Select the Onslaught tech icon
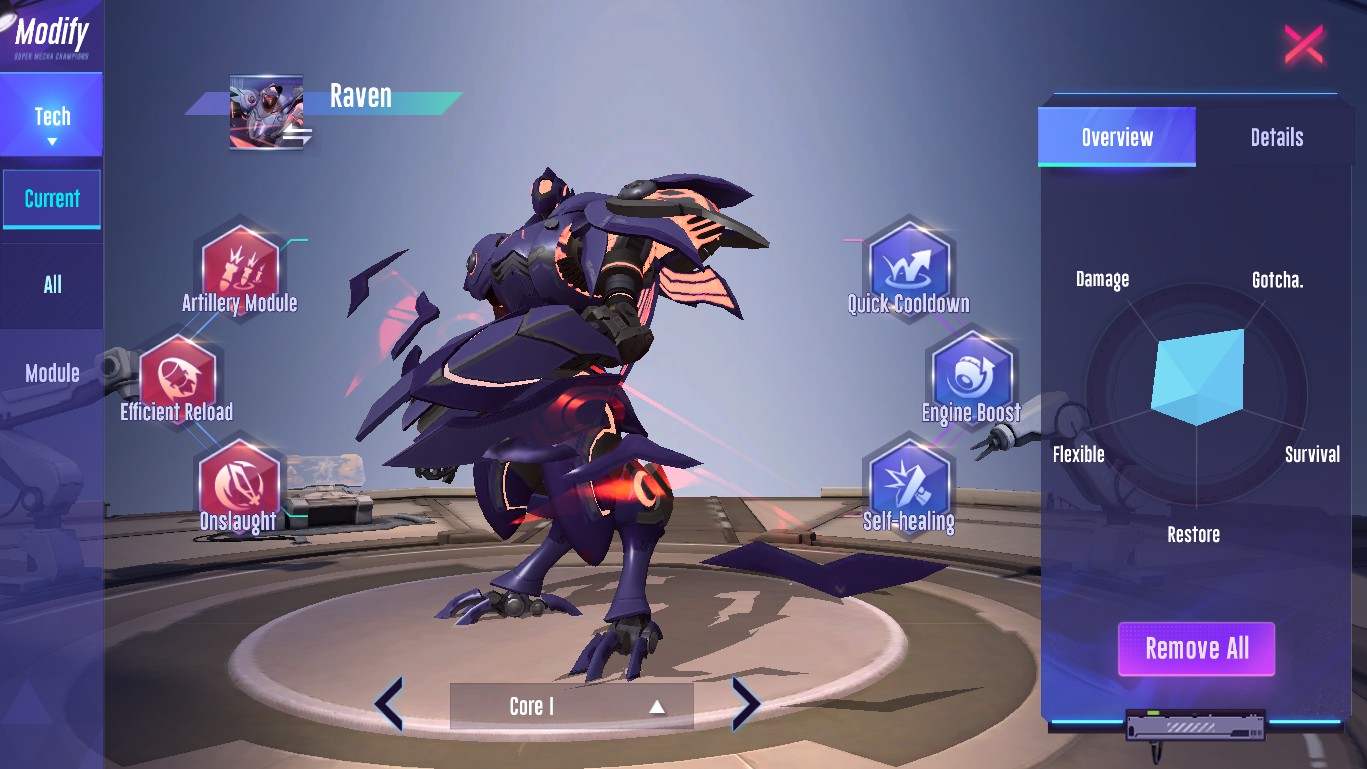This screenshot has width=1367, height=769. (x=238, y=484)
